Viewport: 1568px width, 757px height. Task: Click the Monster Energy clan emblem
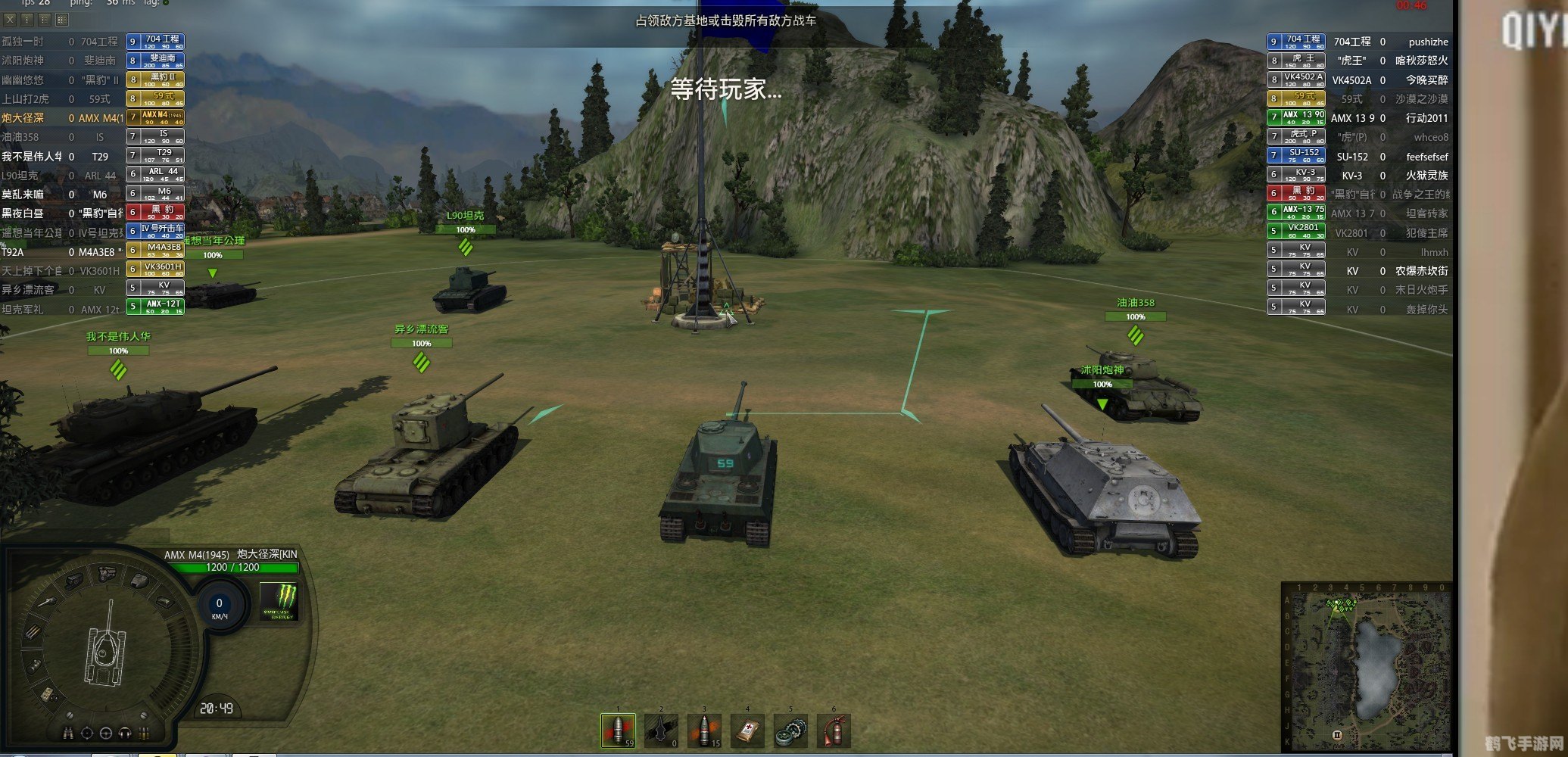(279, 601)
